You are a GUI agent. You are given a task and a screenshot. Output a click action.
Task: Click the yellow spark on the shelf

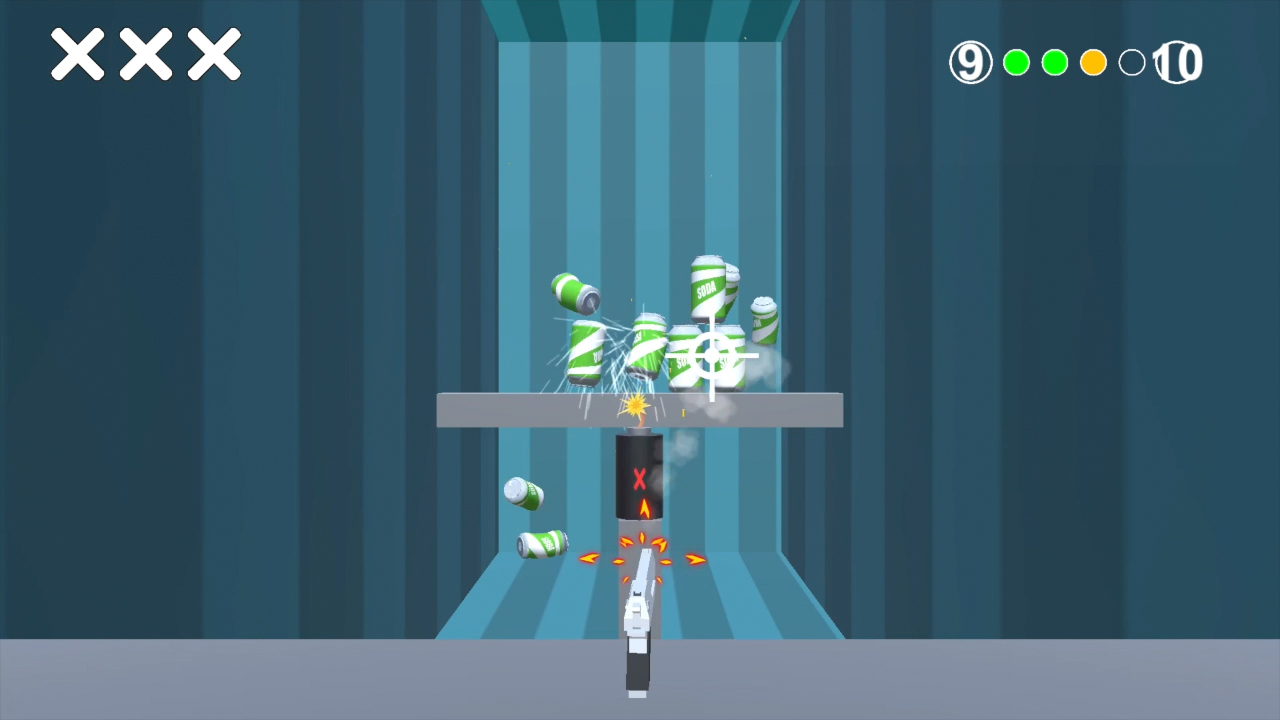(x=634, y=404)
